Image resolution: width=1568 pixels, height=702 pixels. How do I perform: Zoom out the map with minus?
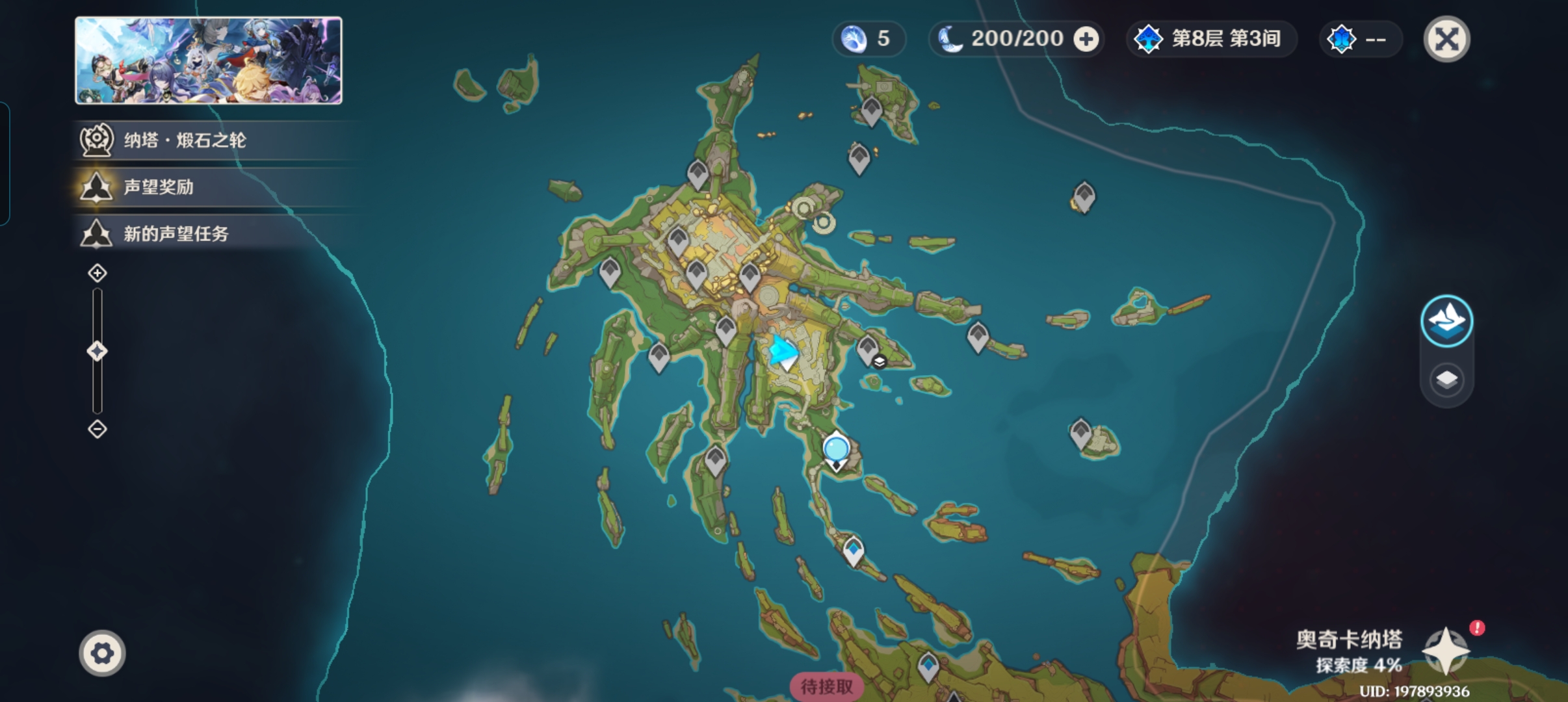98,429
